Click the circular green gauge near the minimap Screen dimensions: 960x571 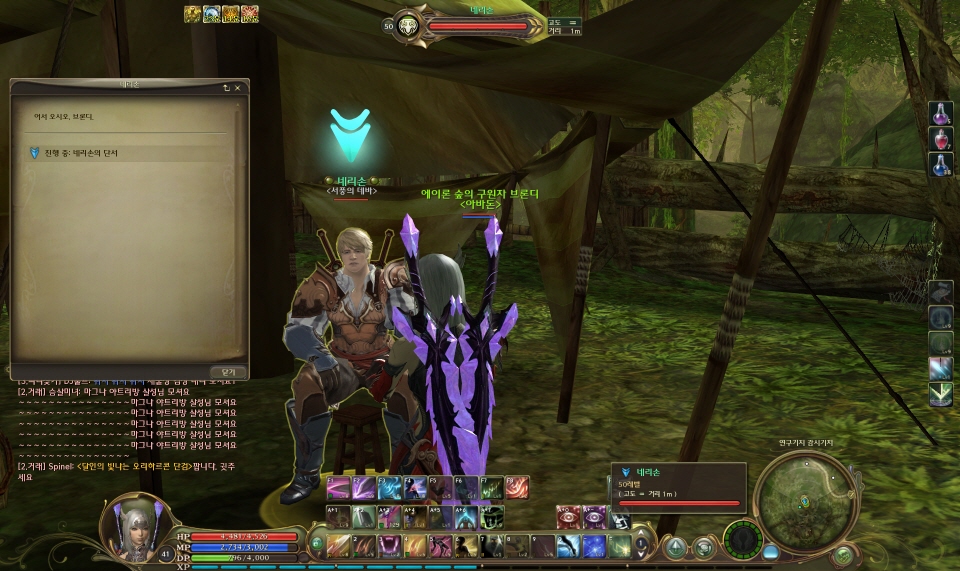pyautogui.click(x=743, y=540)
